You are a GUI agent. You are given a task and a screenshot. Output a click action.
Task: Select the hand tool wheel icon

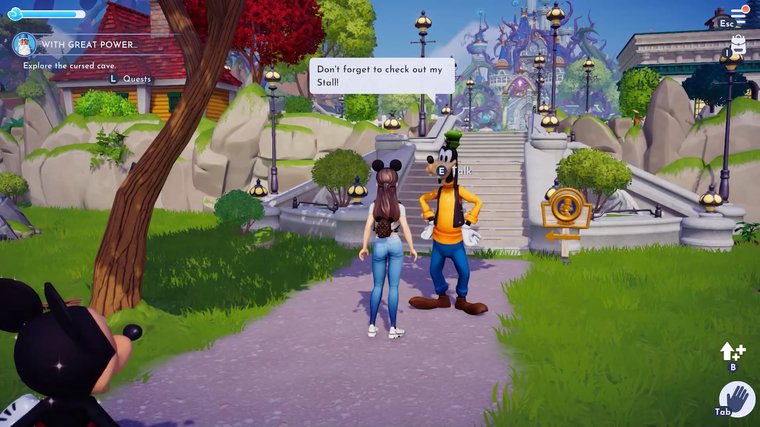pyautogui.click(x=738, y=400)
